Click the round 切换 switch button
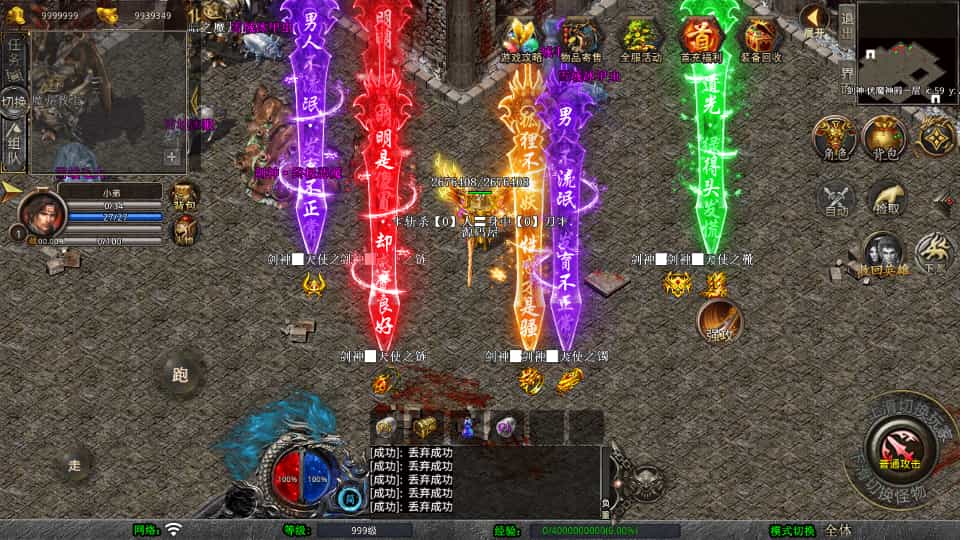Viewport: 960px width, 540px height. (x=13, y=102)
